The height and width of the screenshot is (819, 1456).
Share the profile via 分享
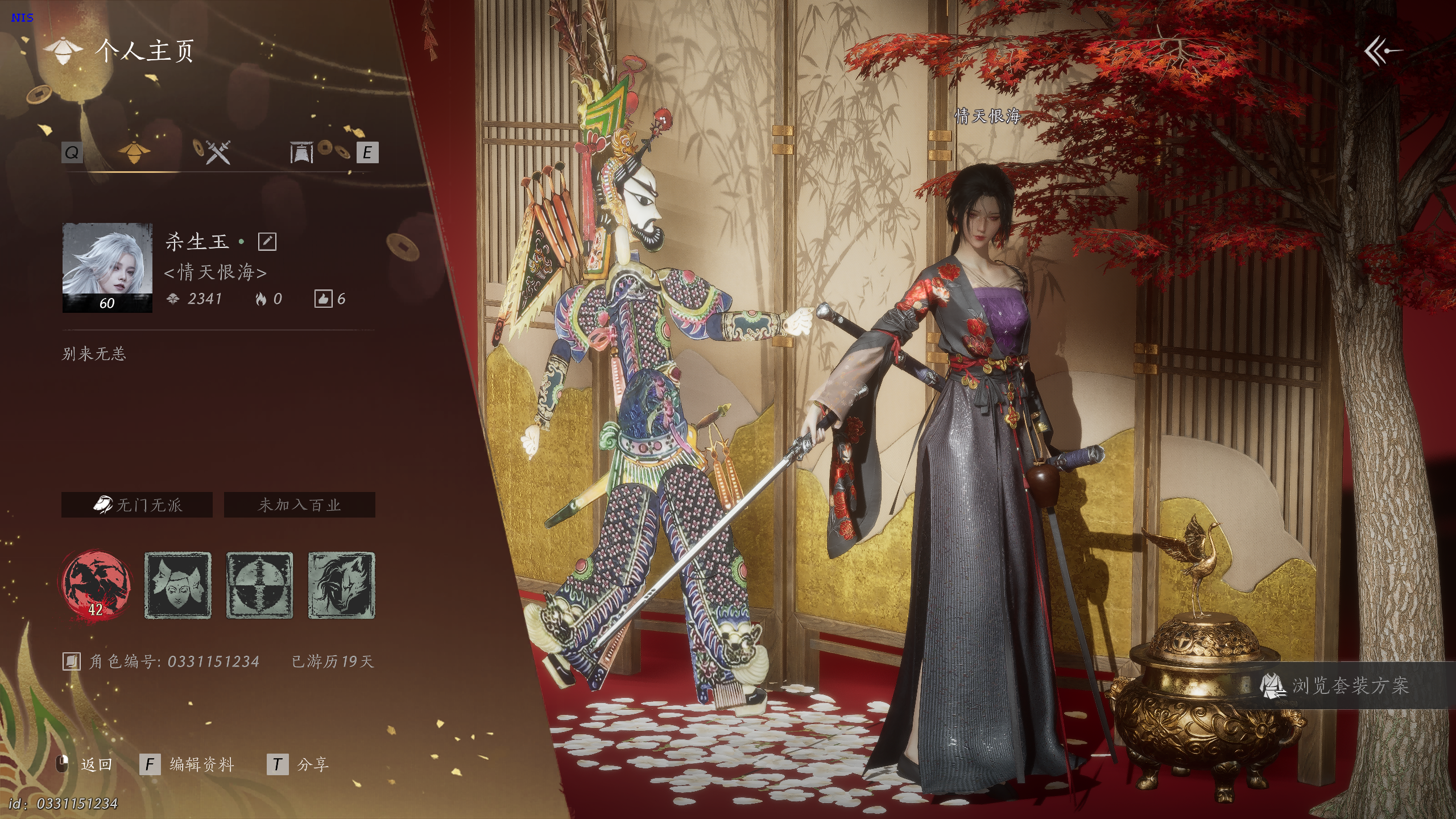pyautogui.click(x=312, y=764)
